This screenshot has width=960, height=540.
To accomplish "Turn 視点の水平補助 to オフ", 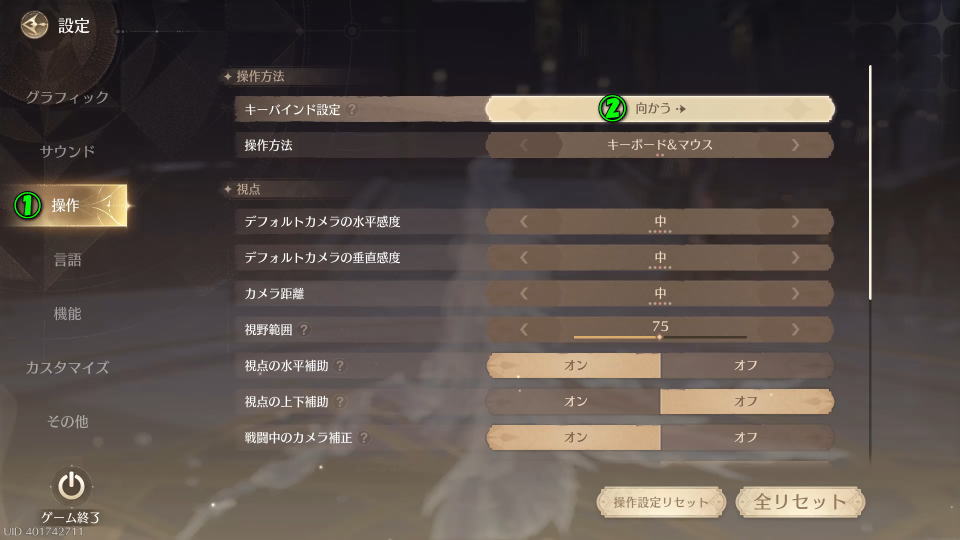I will click(x=746, y=365).
